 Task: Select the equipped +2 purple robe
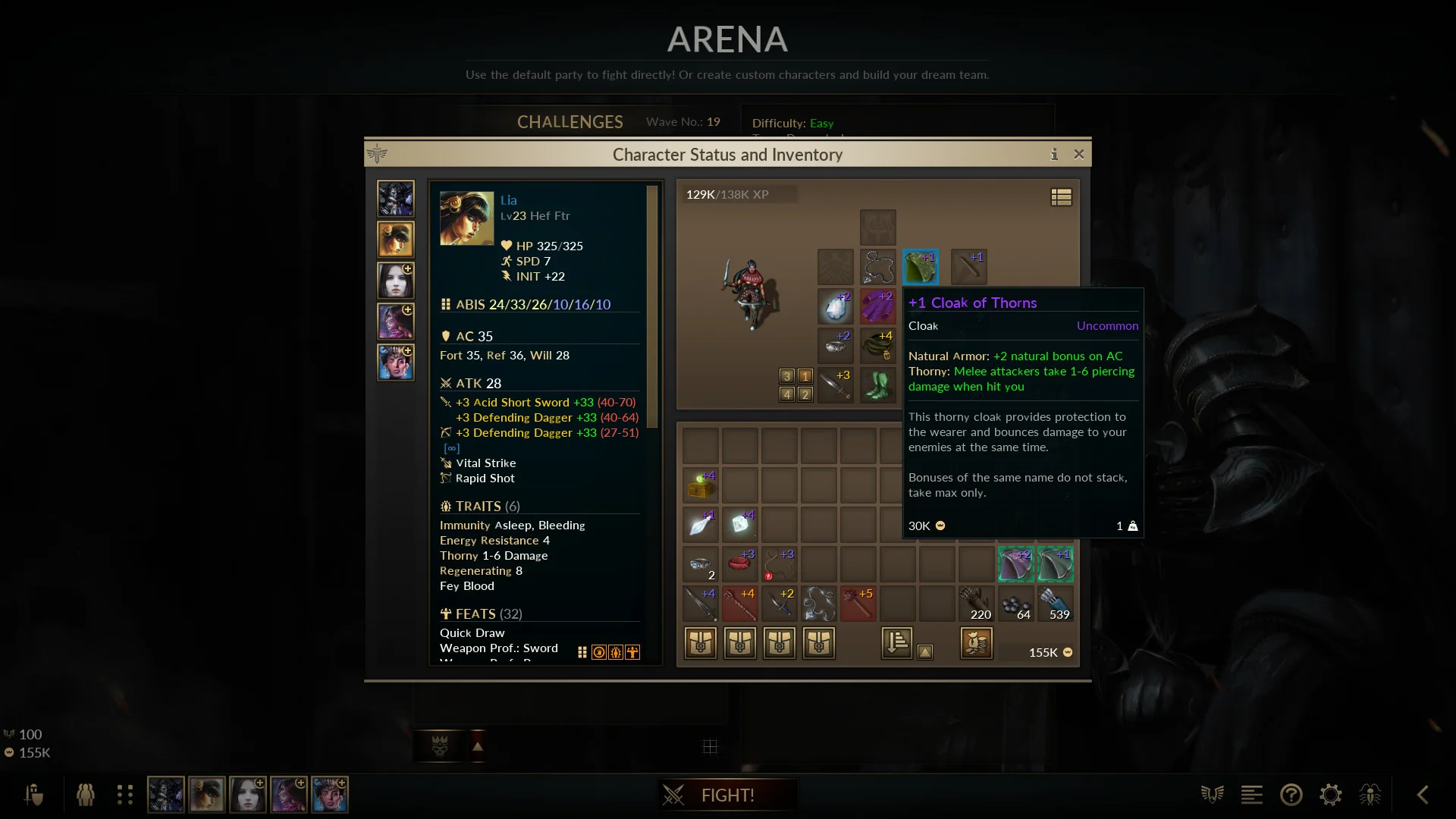(x=878, y=307)
